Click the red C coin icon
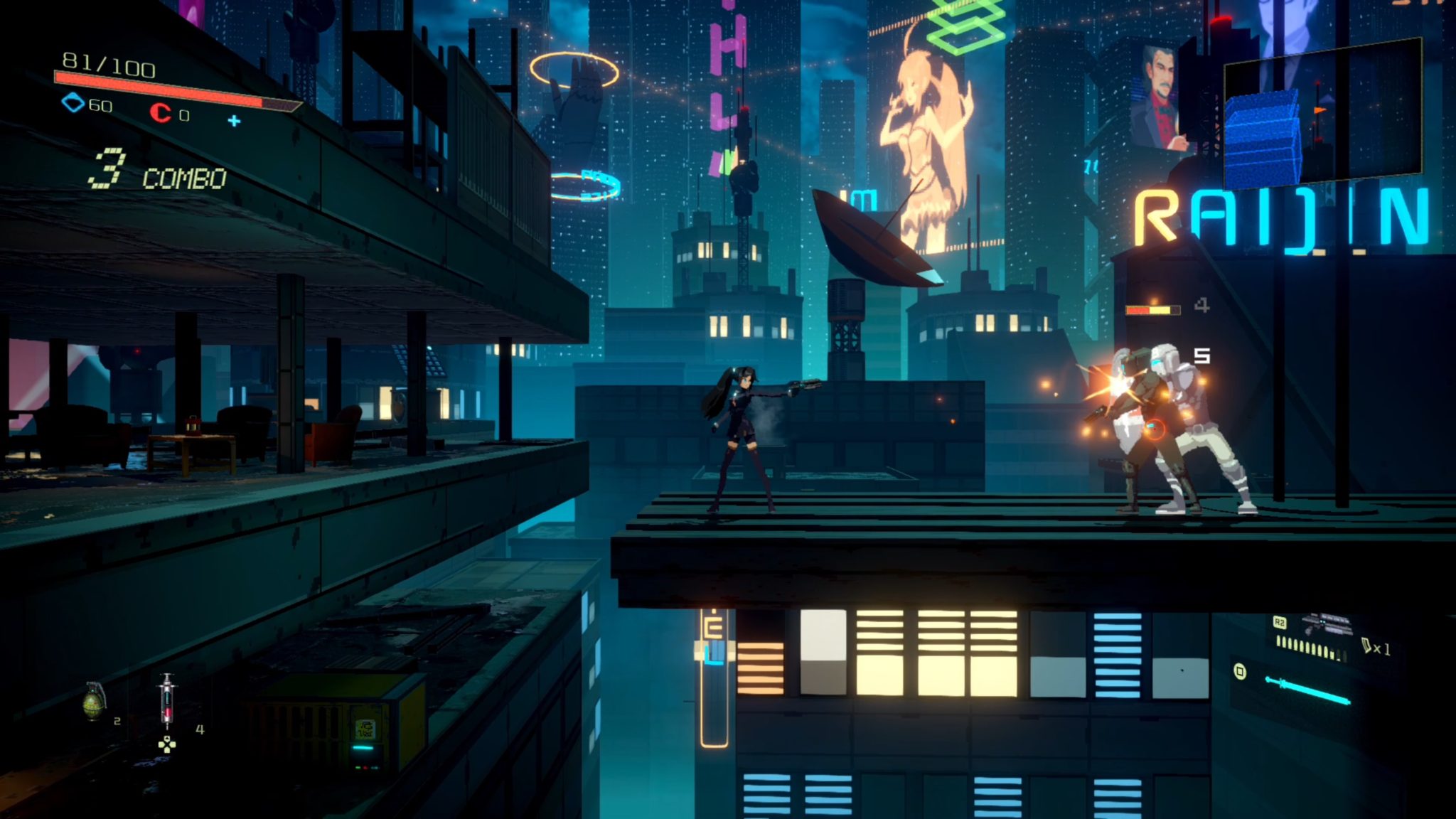This screenshot has height=819, width=1456. point(161,113)
